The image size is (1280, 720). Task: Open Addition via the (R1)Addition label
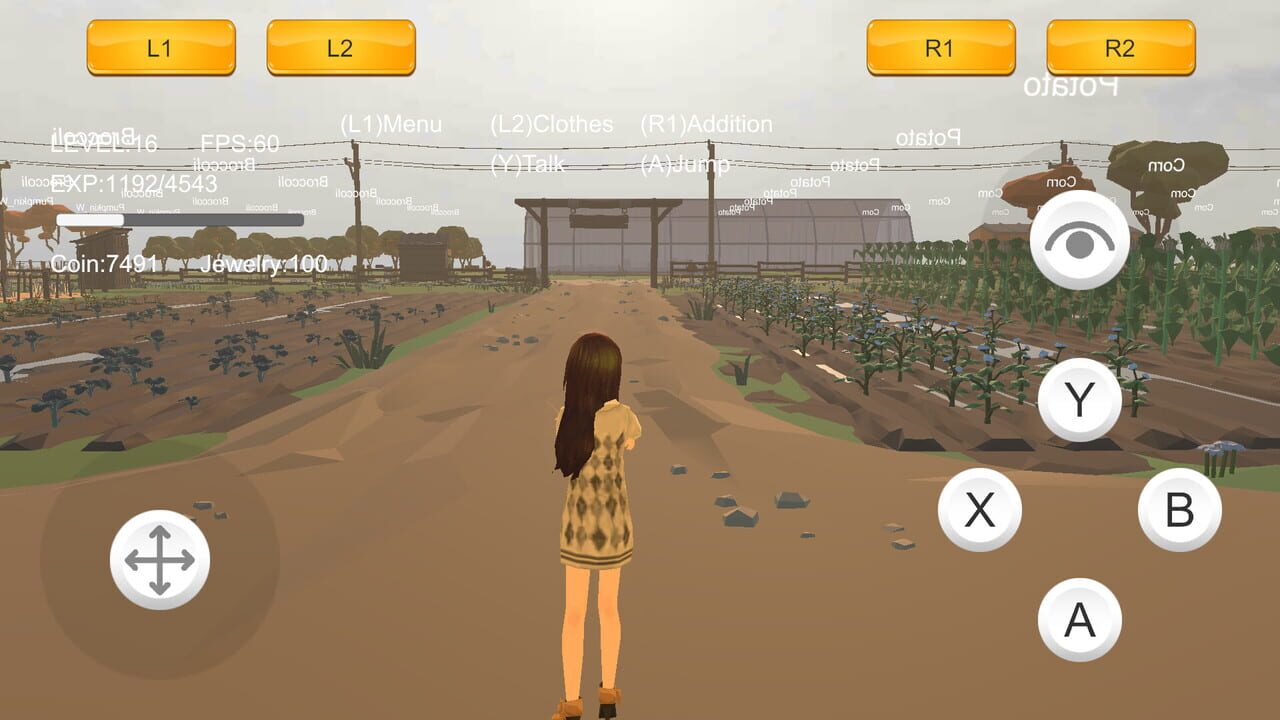pyautogui.click(x=707, y=125)
